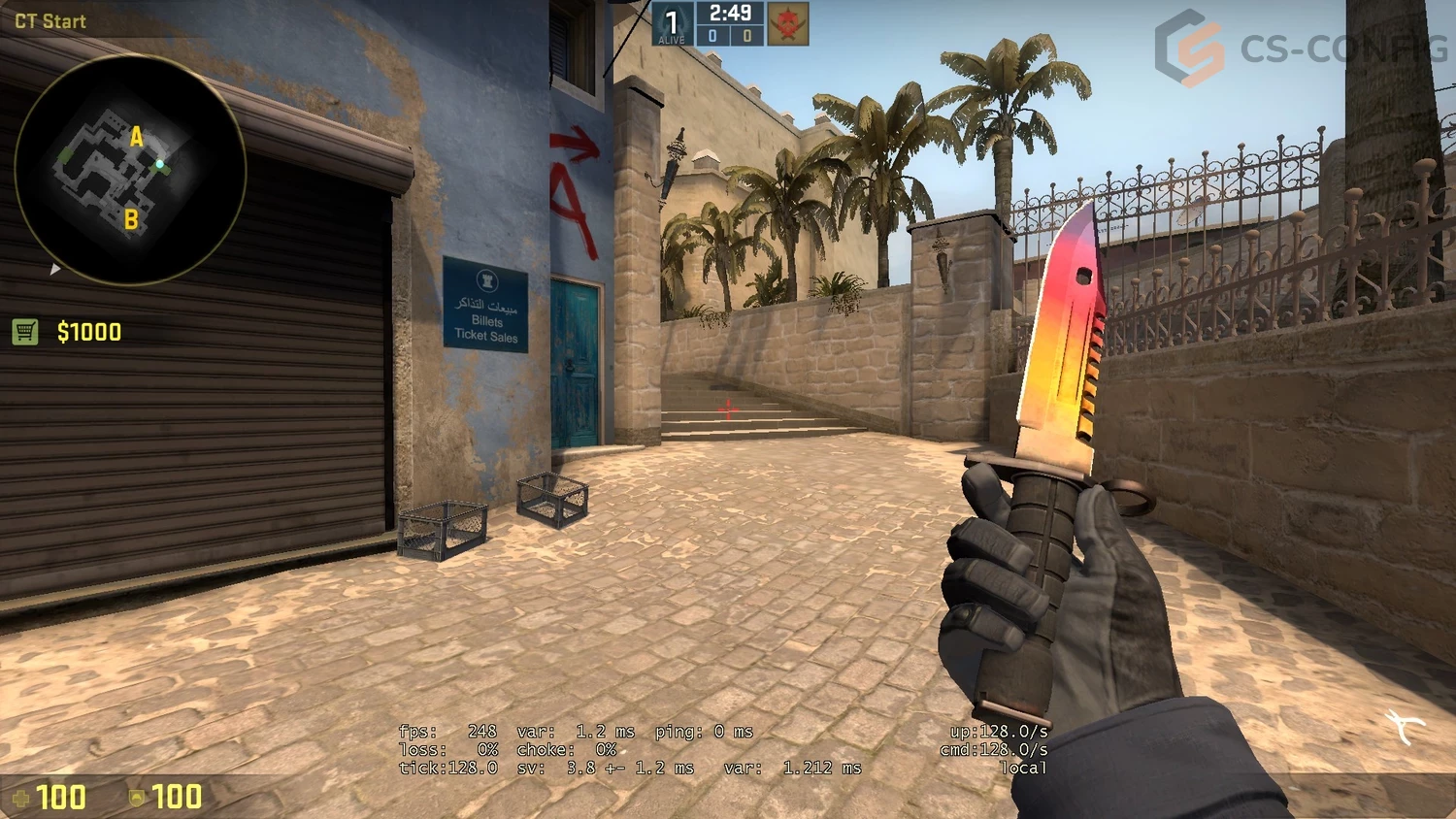Expand the T score box showing 0
The width and height of the screenshot is (1456, 819).
tap(746, 34)
